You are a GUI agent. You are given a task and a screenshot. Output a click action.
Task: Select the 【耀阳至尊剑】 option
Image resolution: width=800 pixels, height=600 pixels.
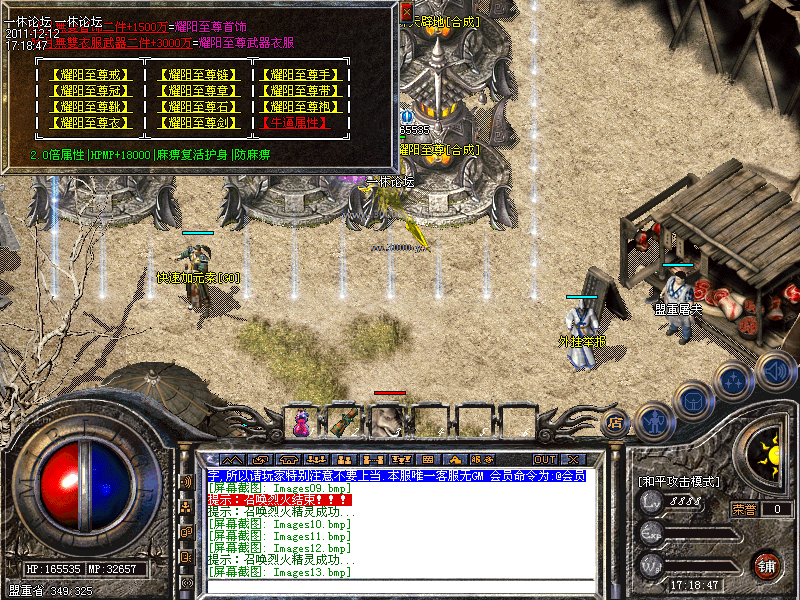197,123
